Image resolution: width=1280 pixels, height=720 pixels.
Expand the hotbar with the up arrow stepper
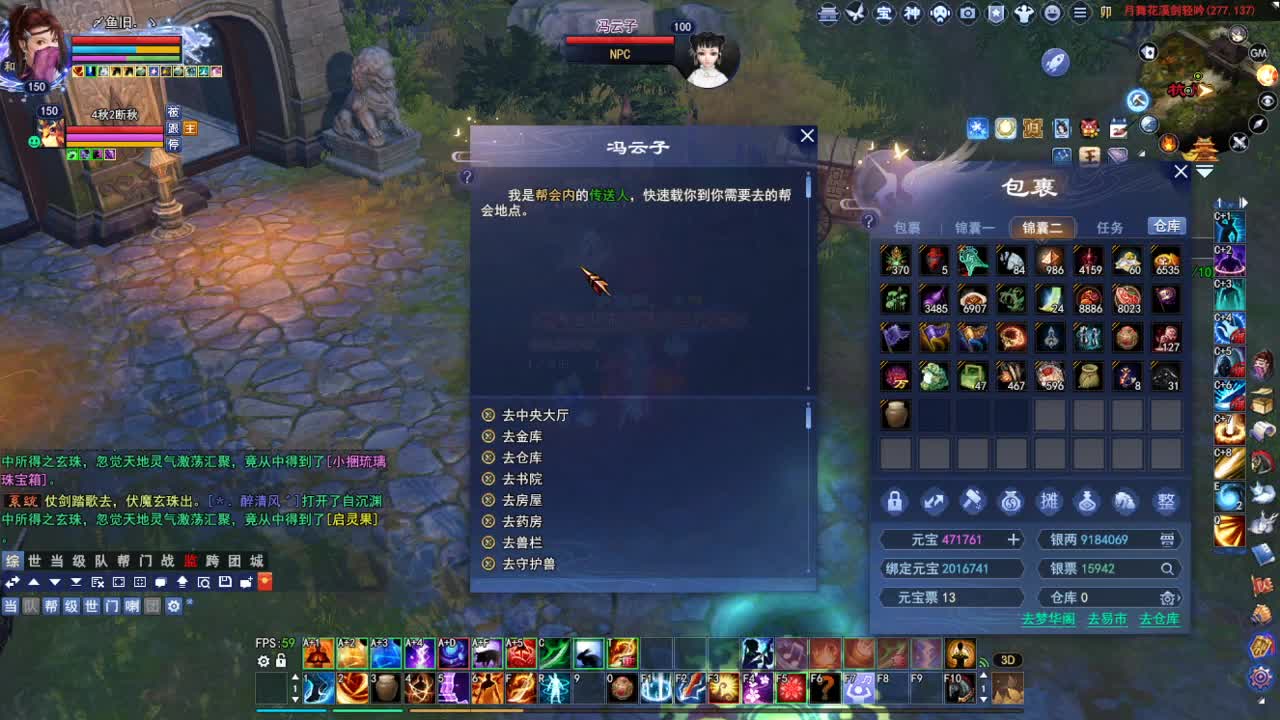coord(295,676)
